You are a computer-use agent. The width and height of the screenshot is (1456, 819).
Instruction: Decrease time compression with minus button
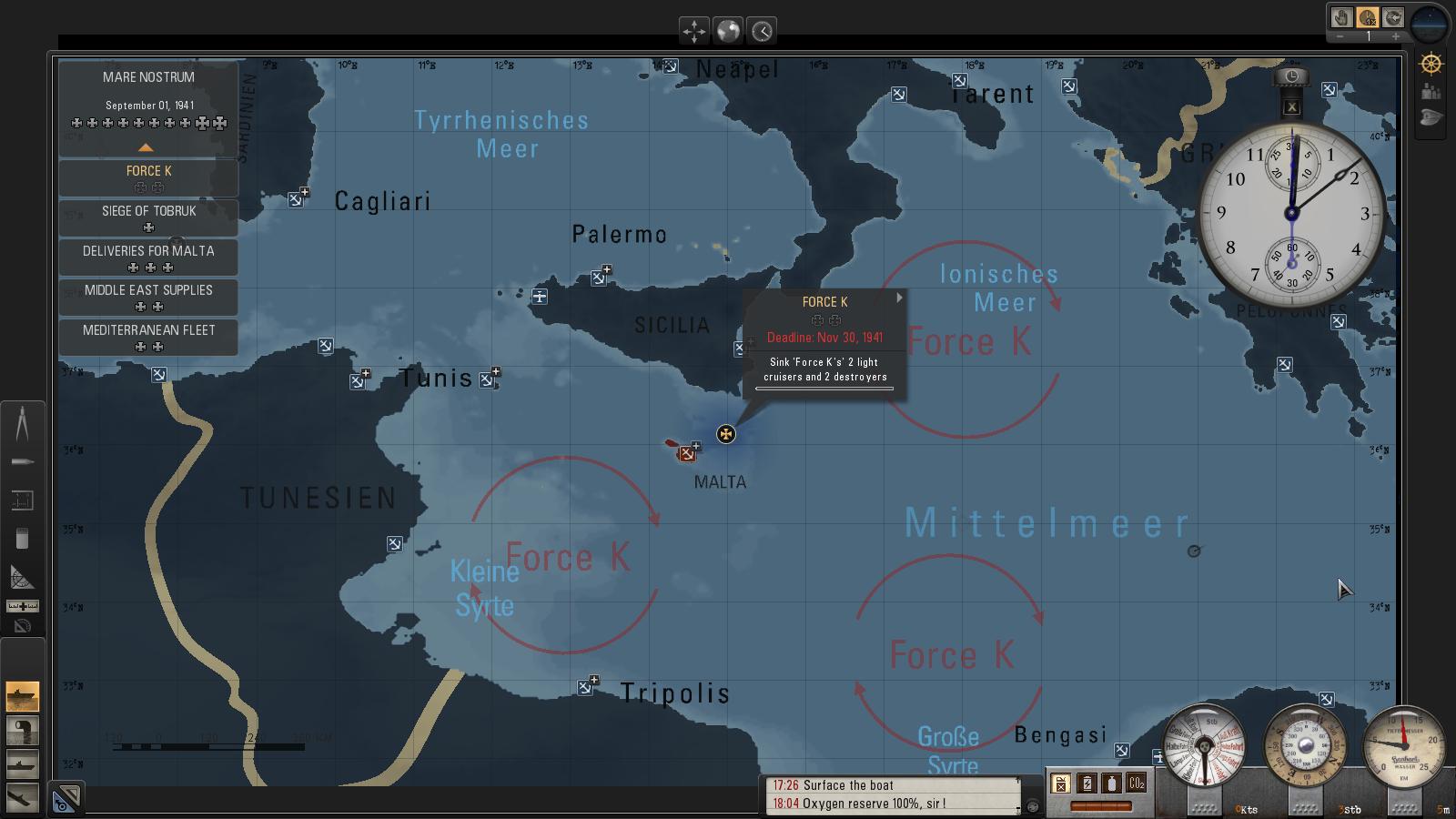pyautogui.click(x=1340, y=36)
